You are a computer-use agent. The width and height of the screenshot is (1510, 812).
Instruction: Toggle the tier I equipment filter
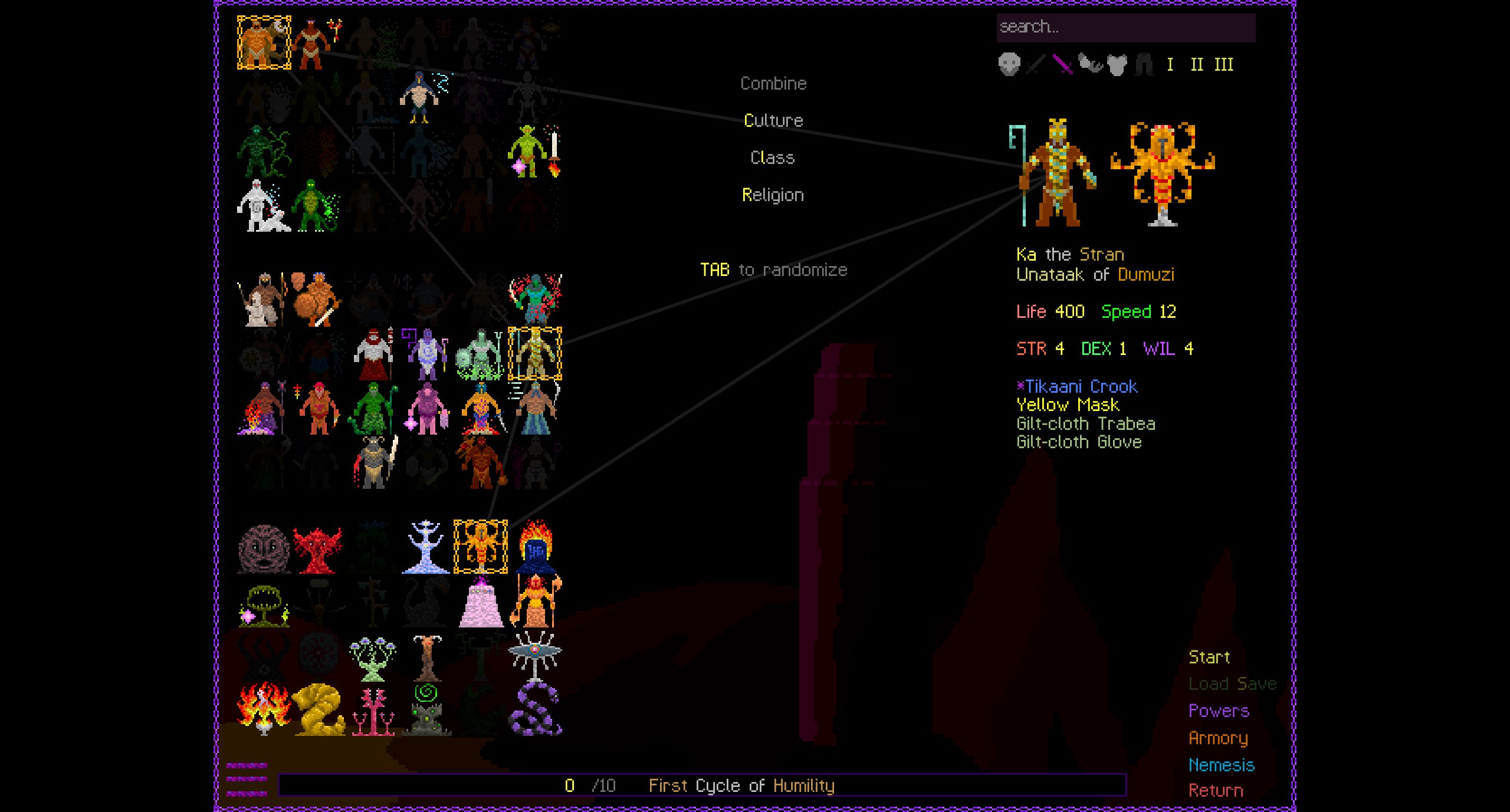click(1171, 65)
